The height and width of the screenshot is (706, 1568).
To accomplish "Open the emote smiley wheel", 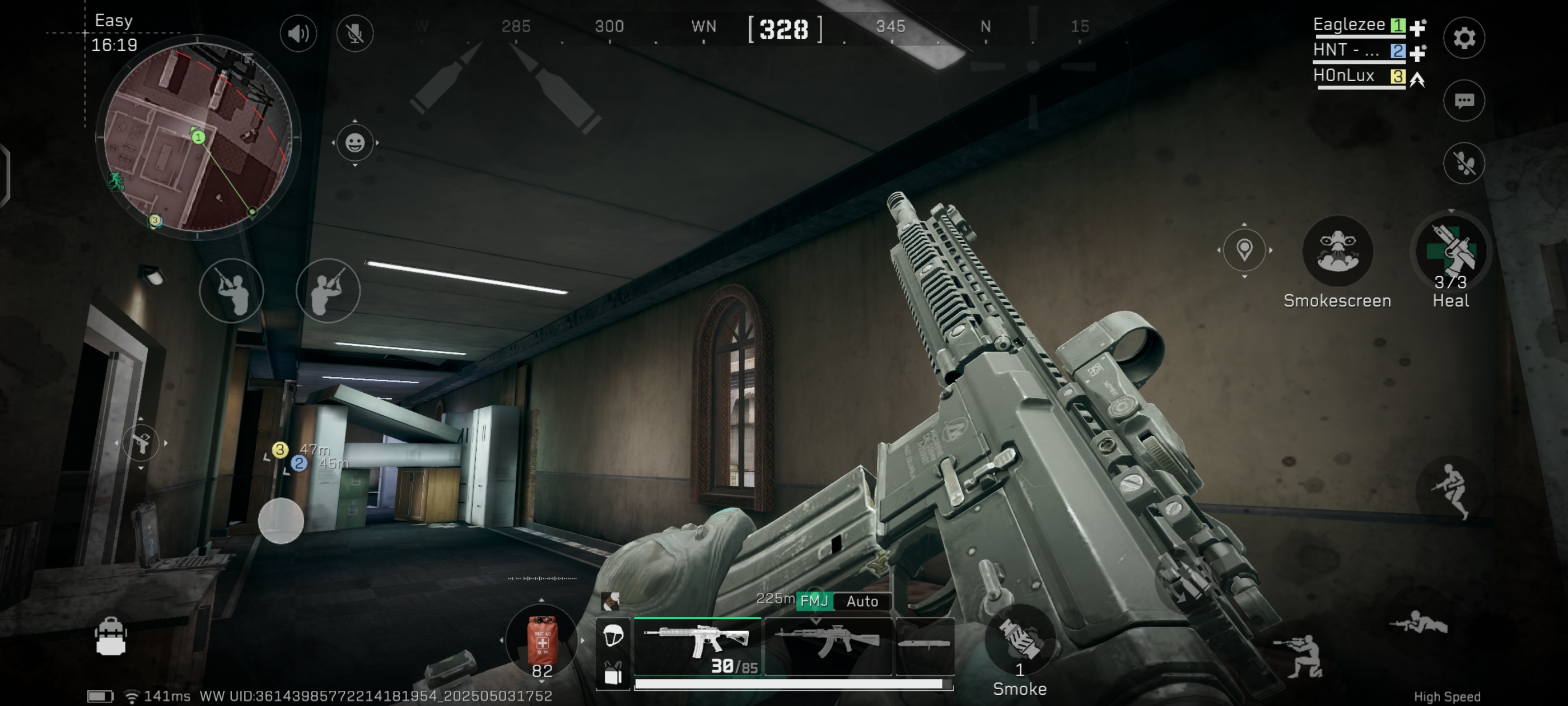I will pos(355,143).
